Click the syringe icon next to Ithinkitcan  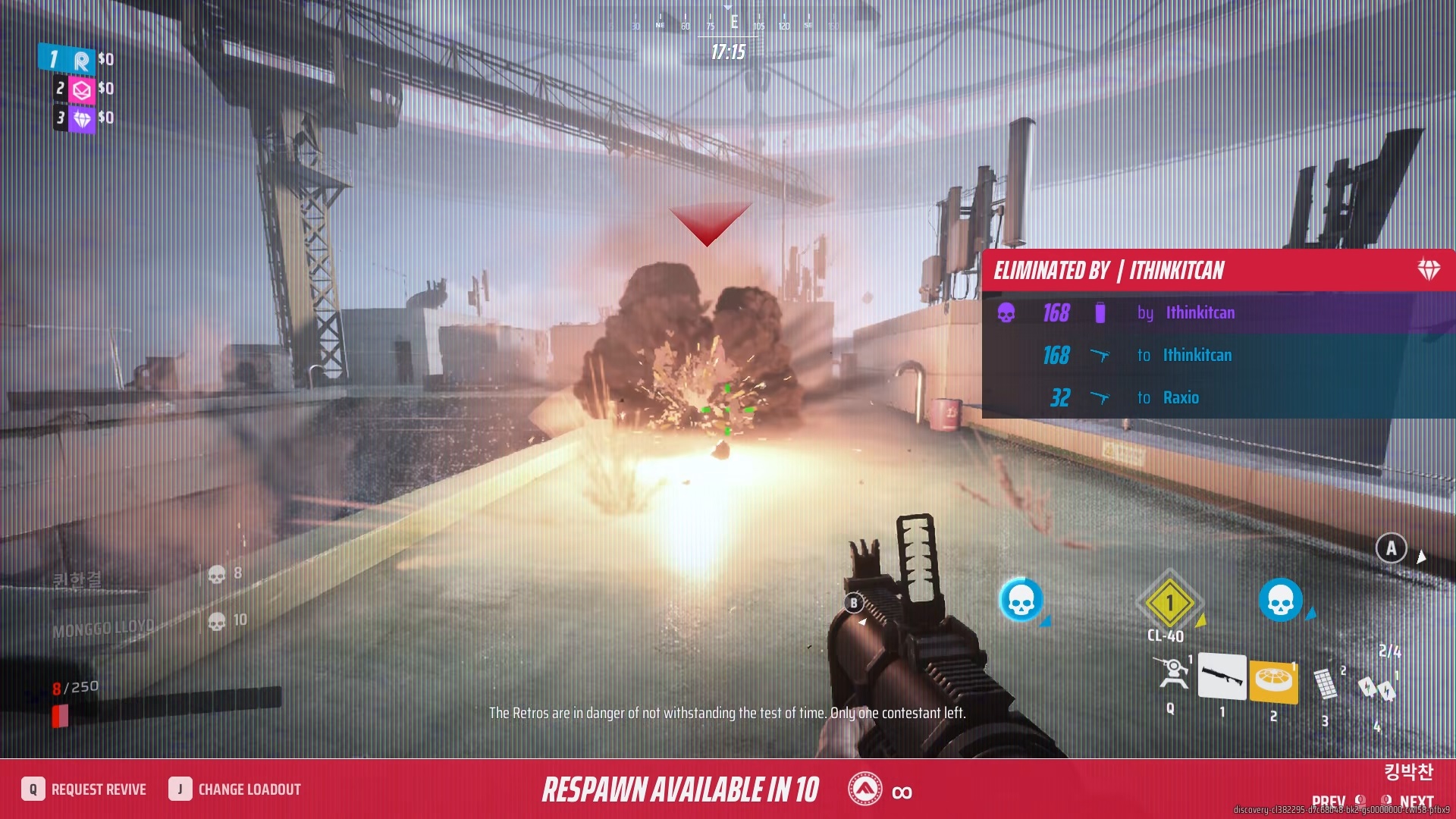tap(1100, 312)
